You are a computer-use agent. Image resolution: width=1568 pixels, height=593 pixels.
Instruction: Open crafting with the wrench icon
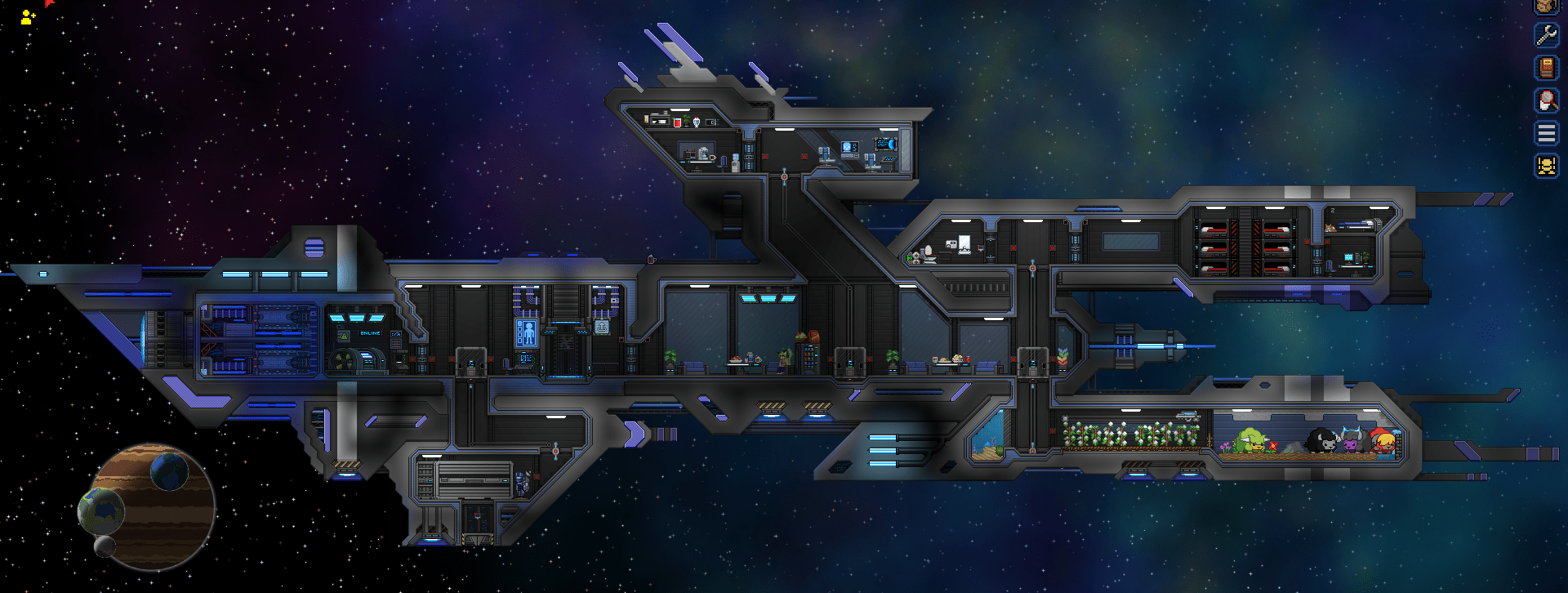1546,36
